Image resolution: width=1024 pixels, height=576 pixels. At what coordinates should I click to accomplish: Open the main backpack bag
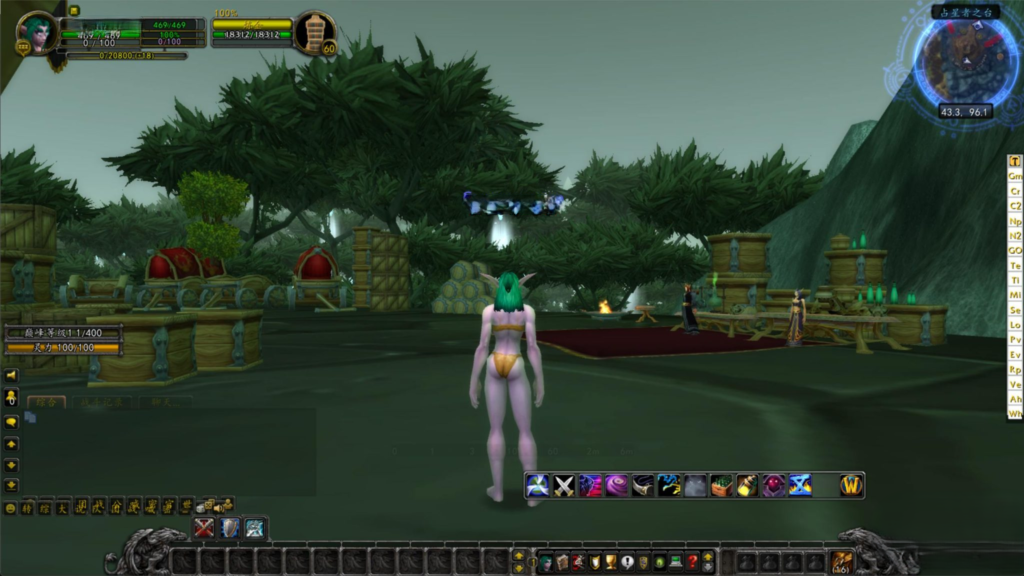(x=840, y=562)
